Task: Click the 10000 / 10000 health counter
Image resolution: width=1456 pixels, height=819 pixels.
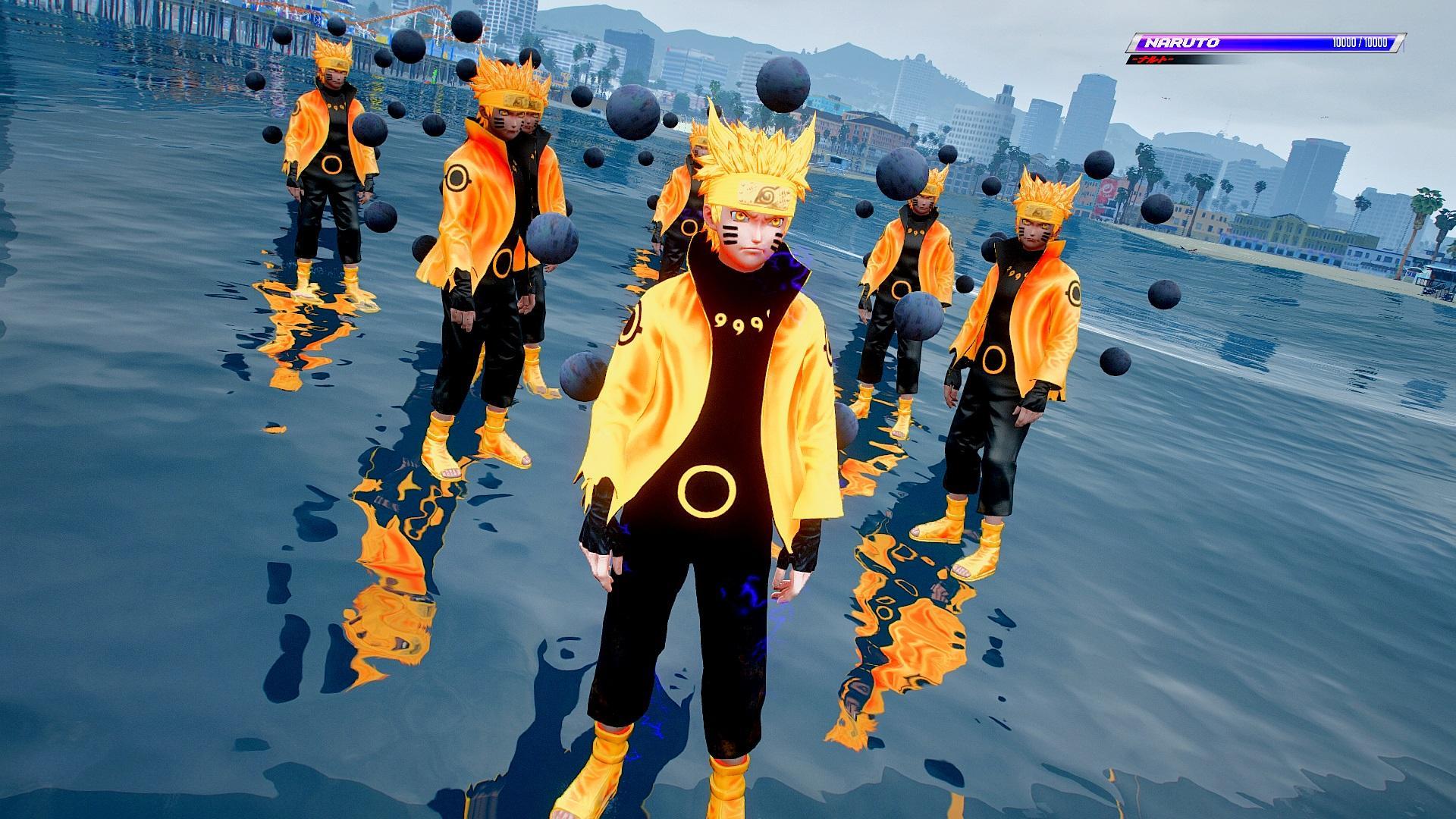Action: coord(1360,43)
